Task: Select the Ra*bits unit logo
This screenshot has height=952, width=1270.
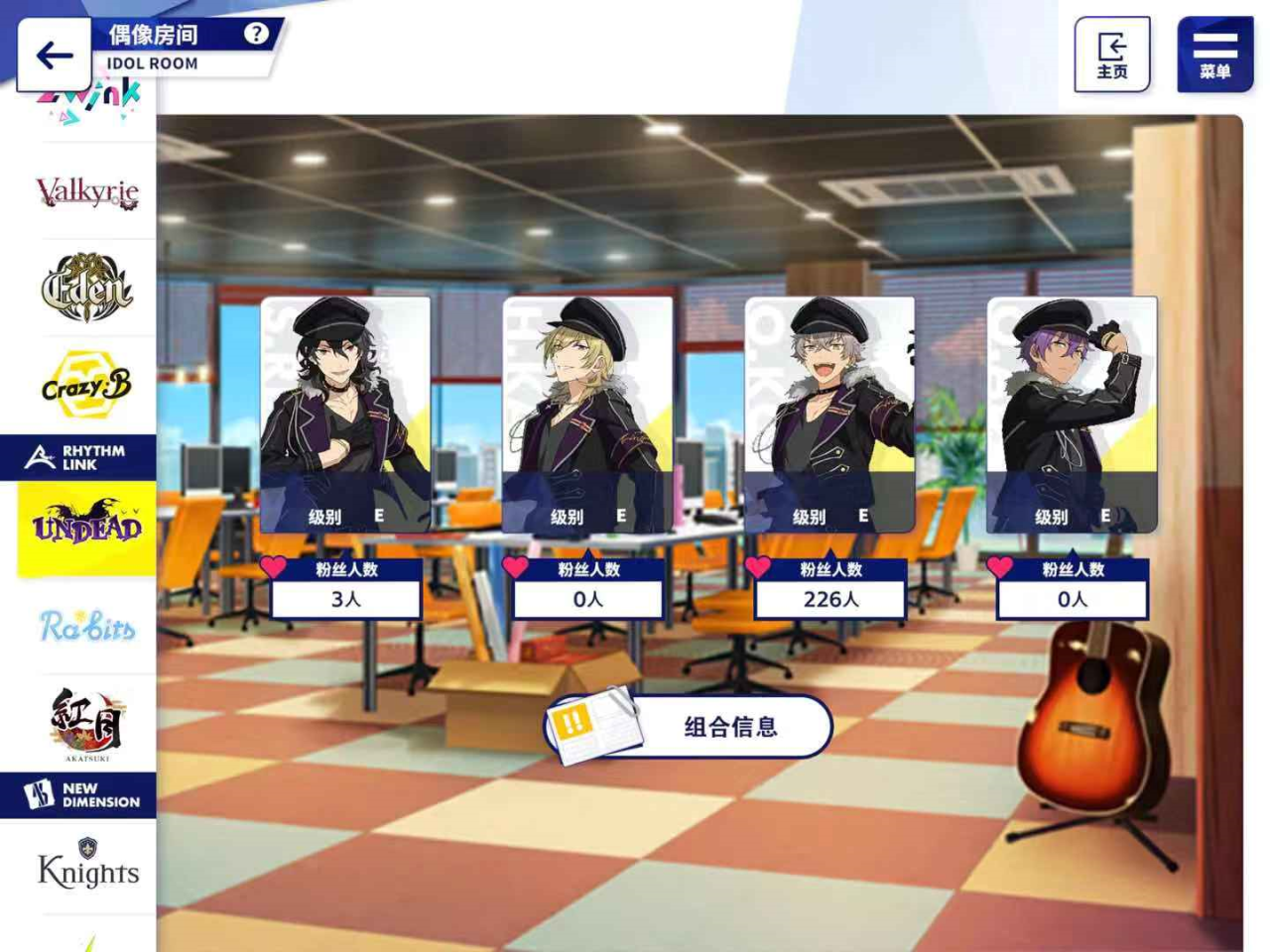Action: click(x=84, y=624)
